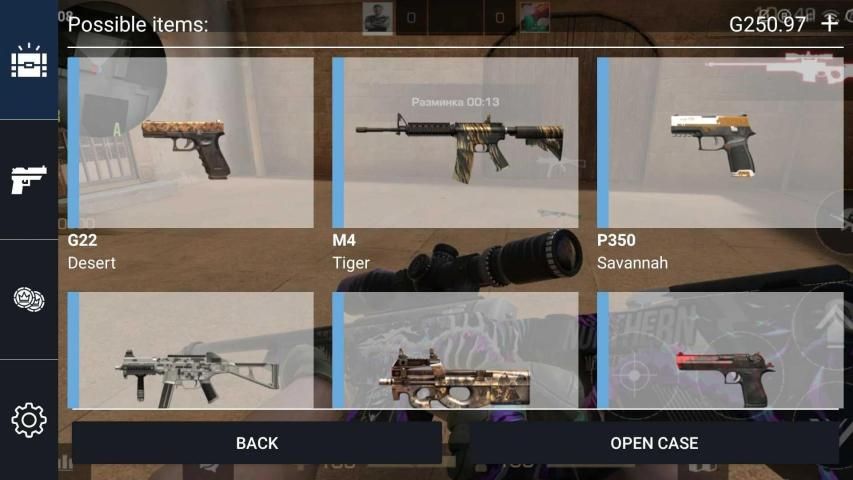Open the cases tab in sidebar

tap(29, 61)
